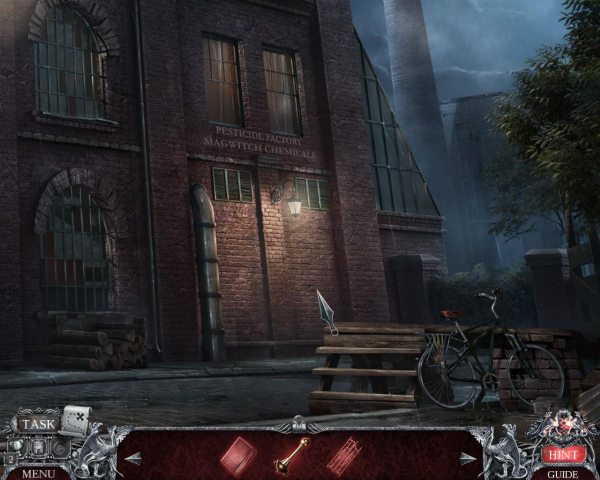Viewport: 600px width, 480px height.
Task: Select the red book inventory item
Action: (239, 453)
